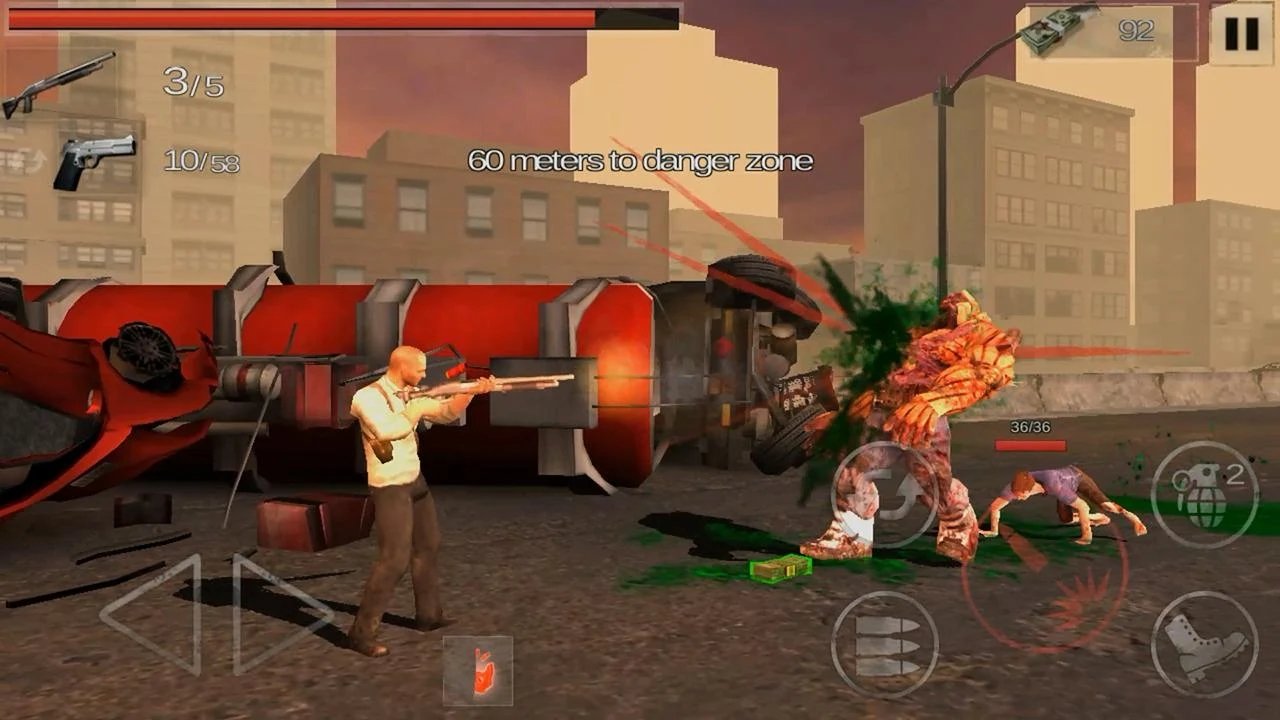Viewport: 1280px width, 720px height.
Task: Tap the boot kick button
Action: point(1204,644)
